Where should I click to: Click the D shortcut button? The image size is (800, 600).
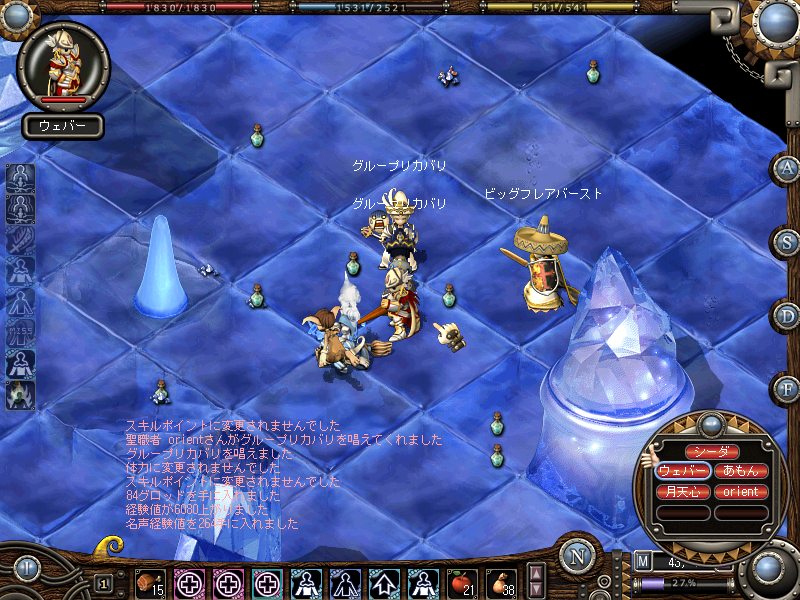(x=787, y=315)
